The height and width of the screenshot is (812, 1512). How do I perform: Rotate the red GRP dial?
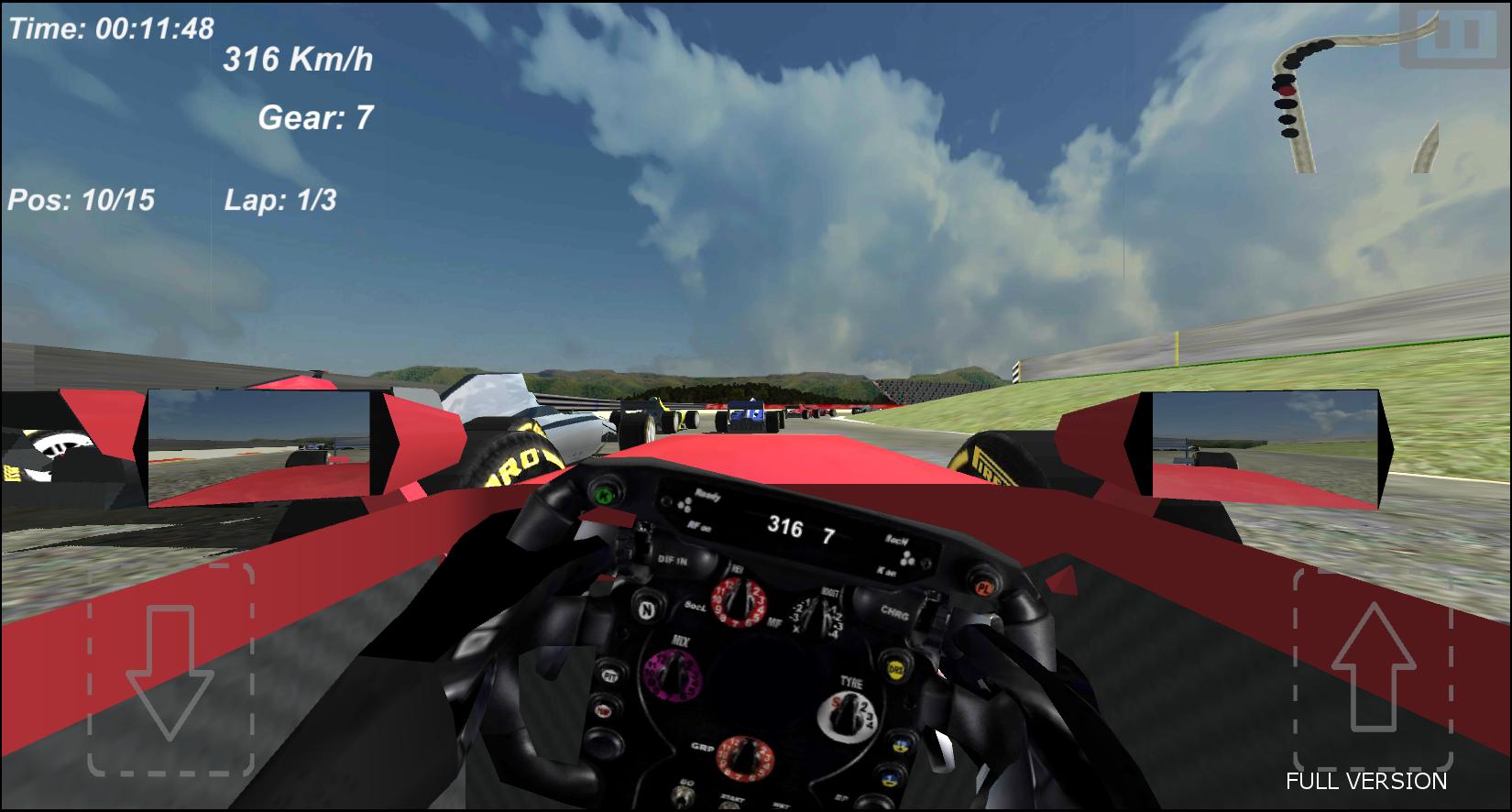click(745, 756)
